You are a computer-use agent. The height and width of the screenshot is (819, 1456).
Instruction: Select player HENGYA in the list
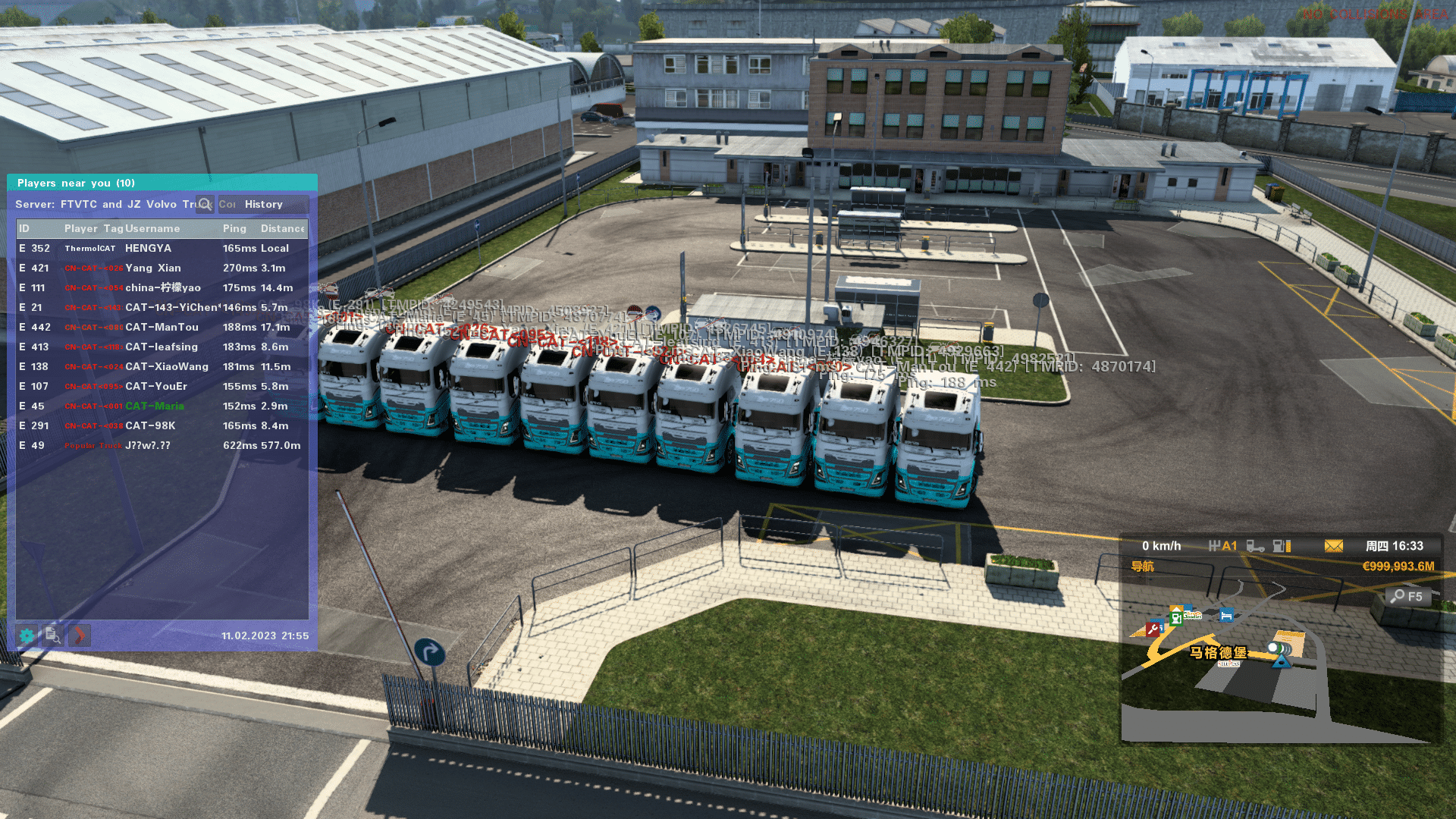coord(148,249)
